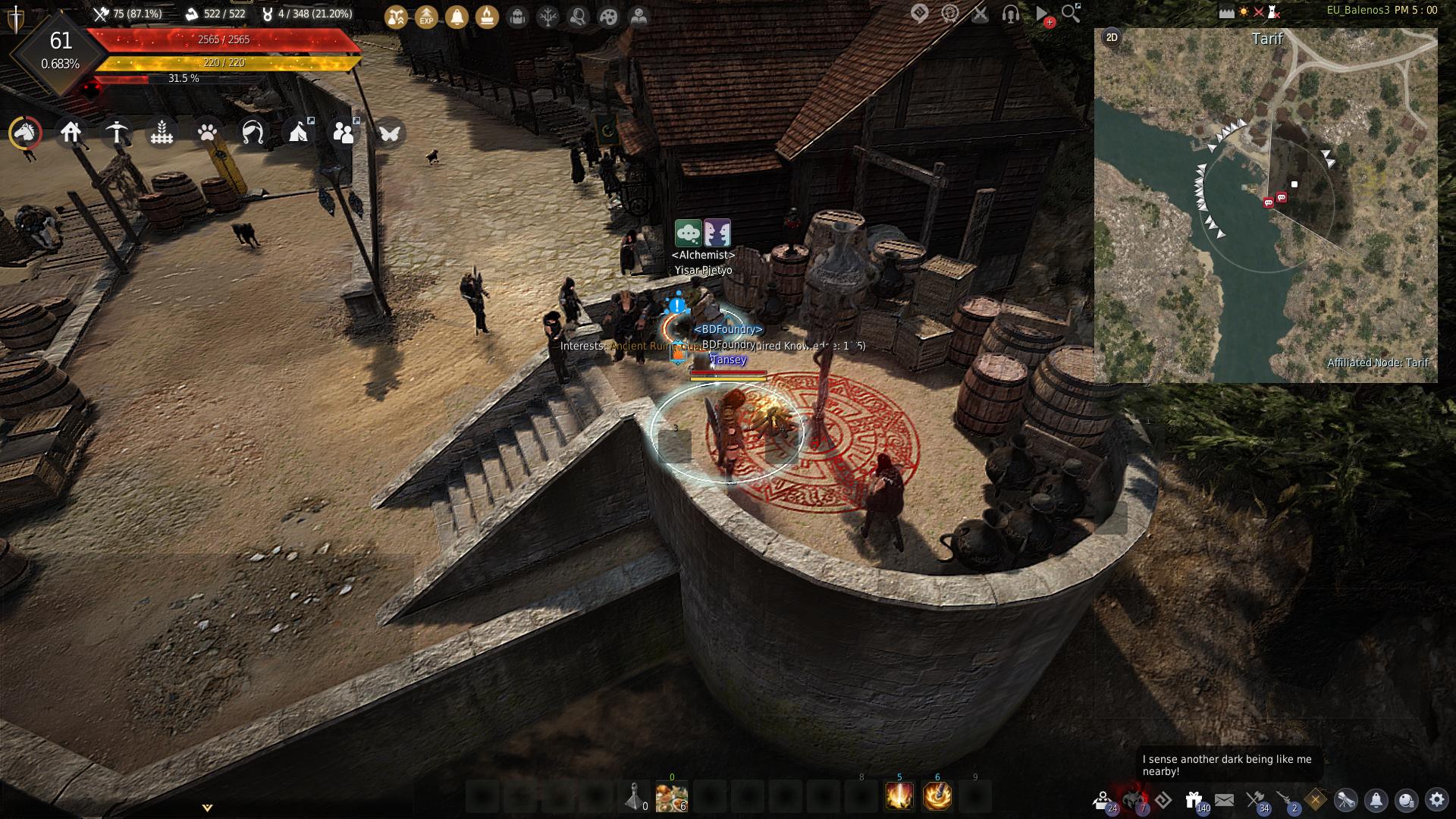Screen dimensions: 1456x819
Task: Click the Black Spirit icon with 7 badge
Action: pos(1134,799)
